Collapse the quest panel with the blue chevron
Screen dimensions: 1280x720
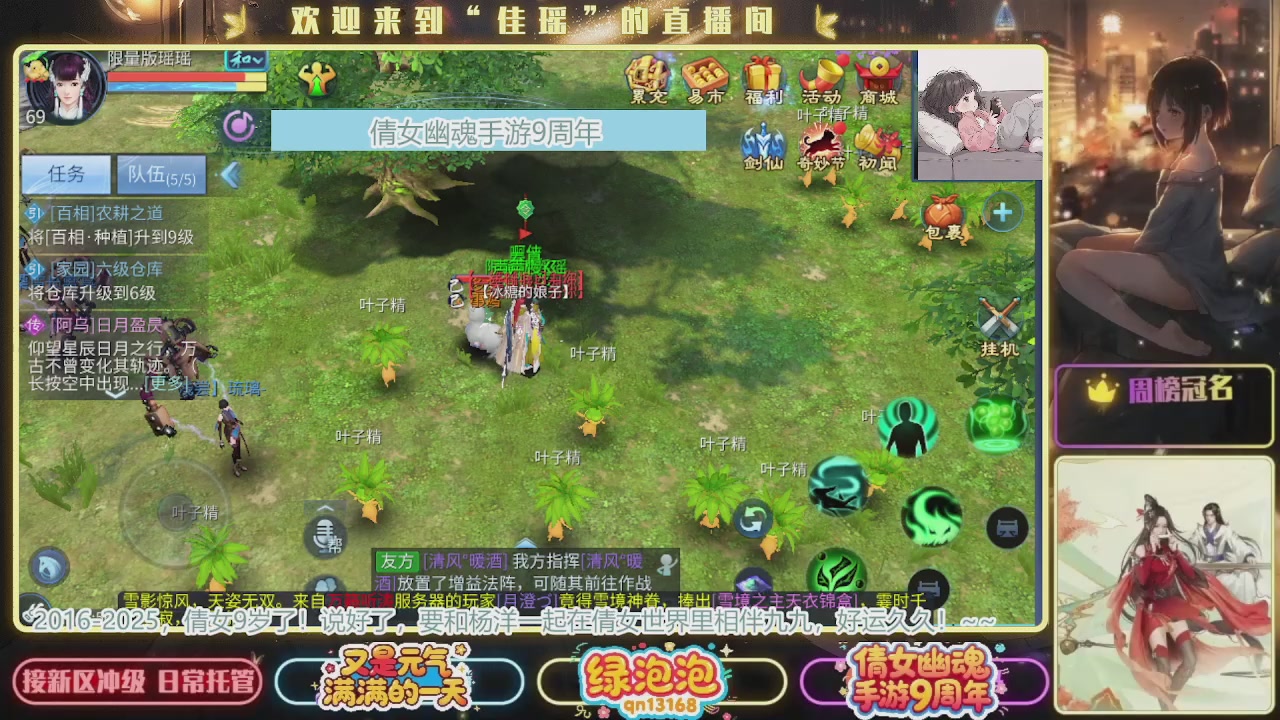[232, 175]
